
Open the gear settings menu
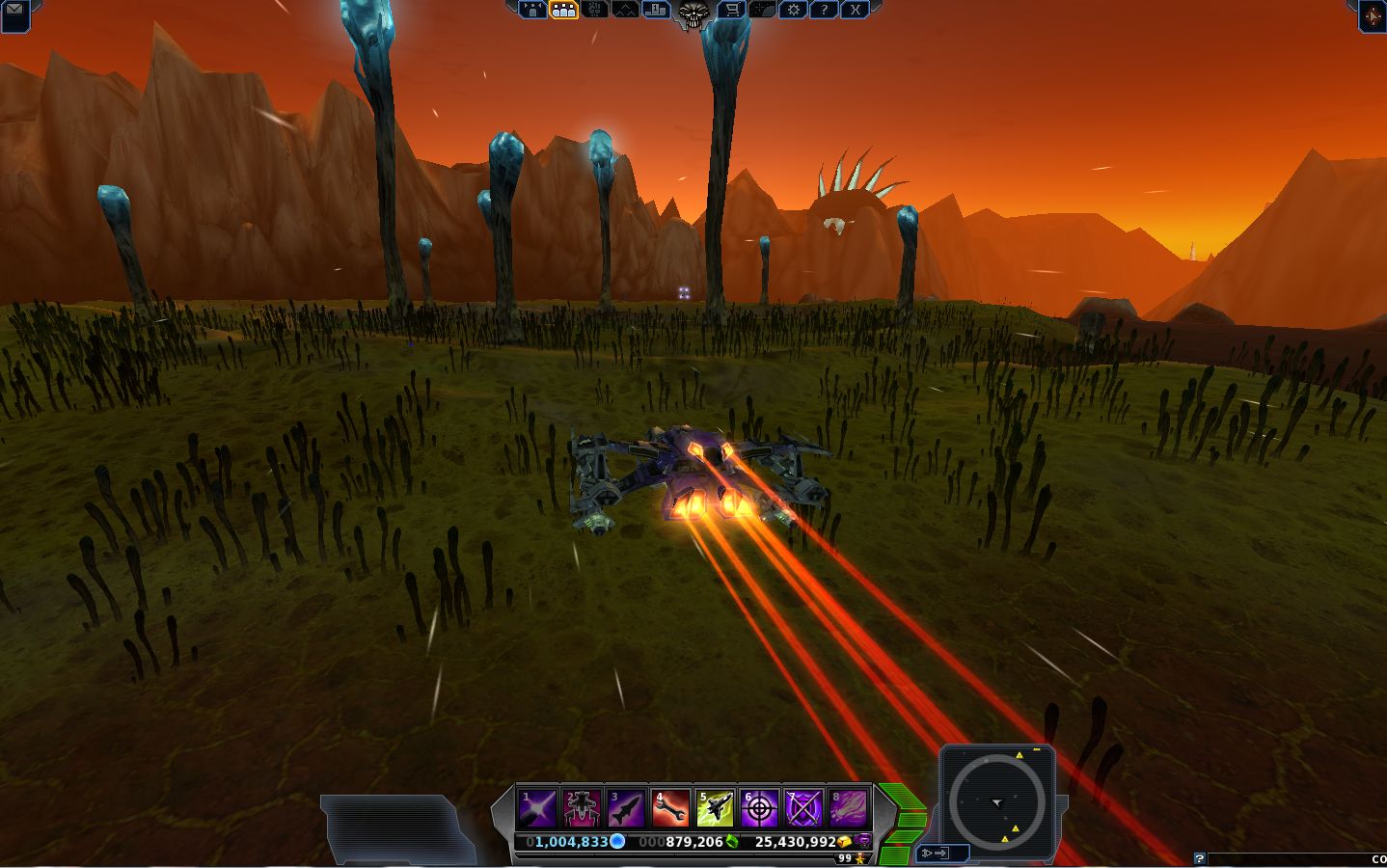[793, 10]
